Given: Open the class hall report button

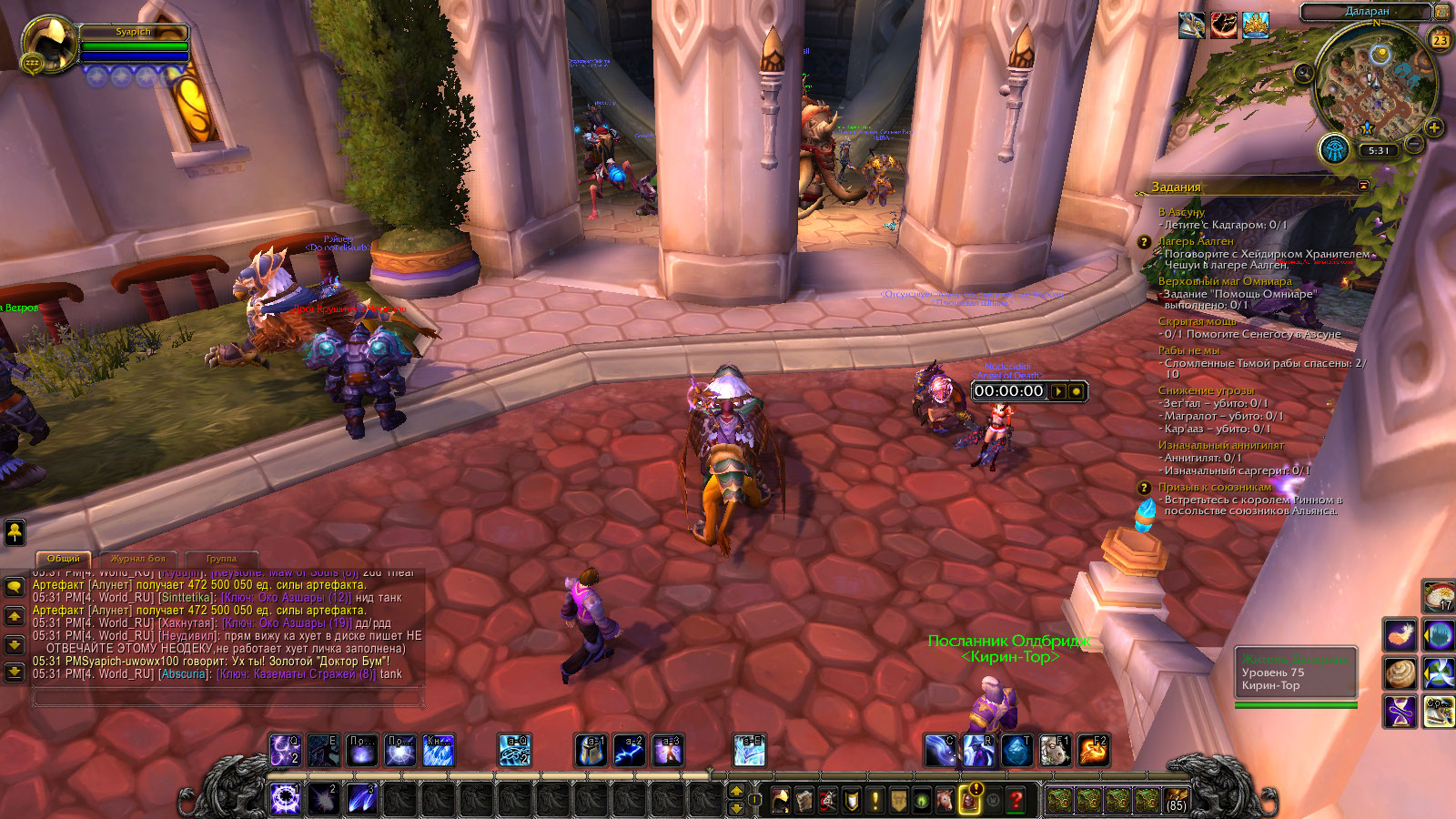Looking at the screenshot, I should coord(1334,149).
